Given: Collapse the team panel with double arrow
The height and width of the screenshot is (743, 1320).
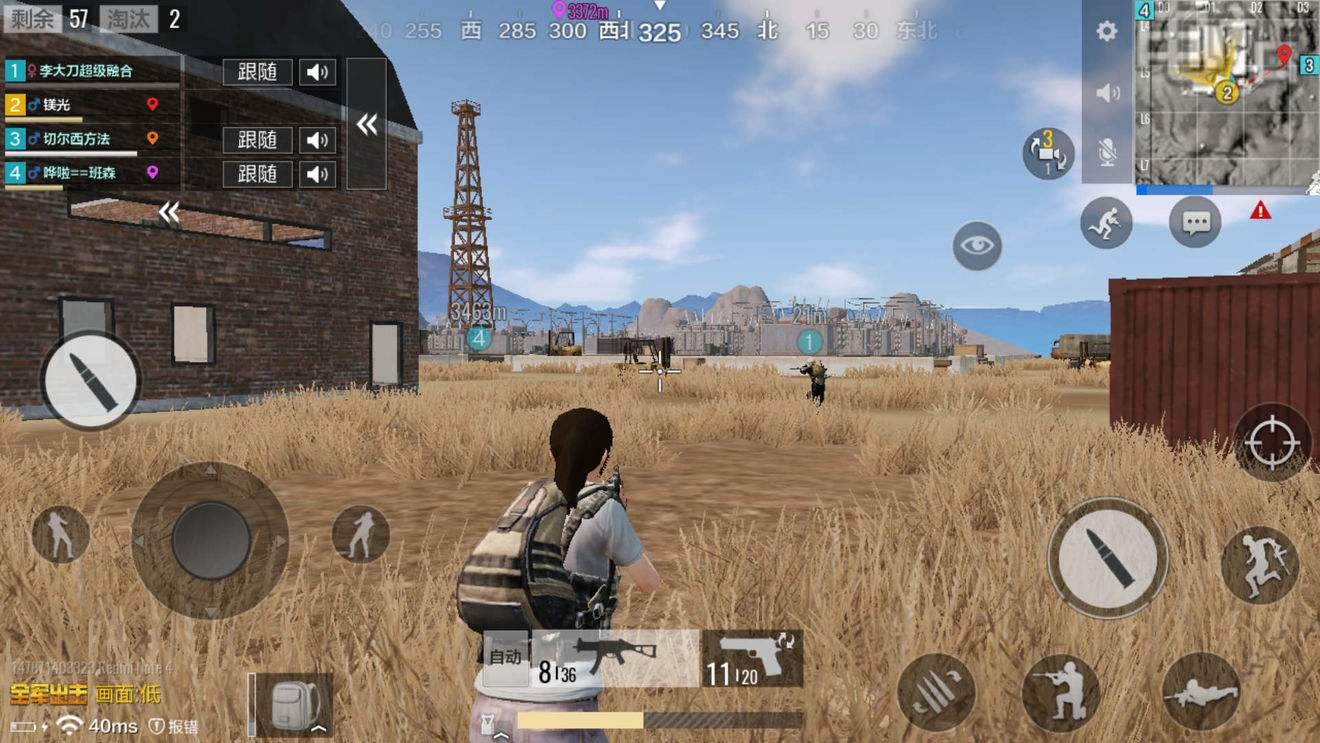Looking at the screenshot, I should pyautogui.click(x=367, y=124).
